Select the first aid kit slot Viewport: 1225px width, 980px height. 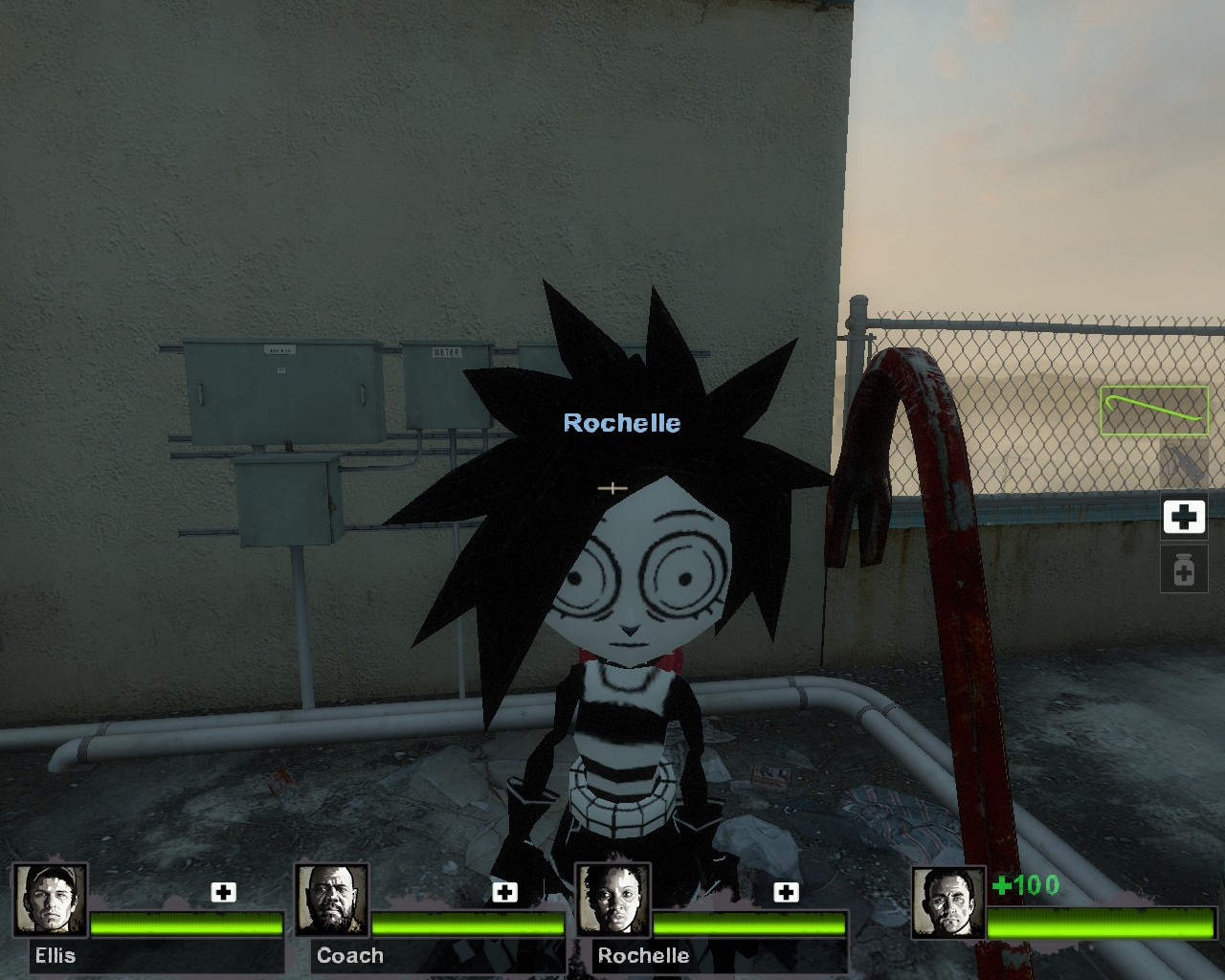coord(1184,517)
